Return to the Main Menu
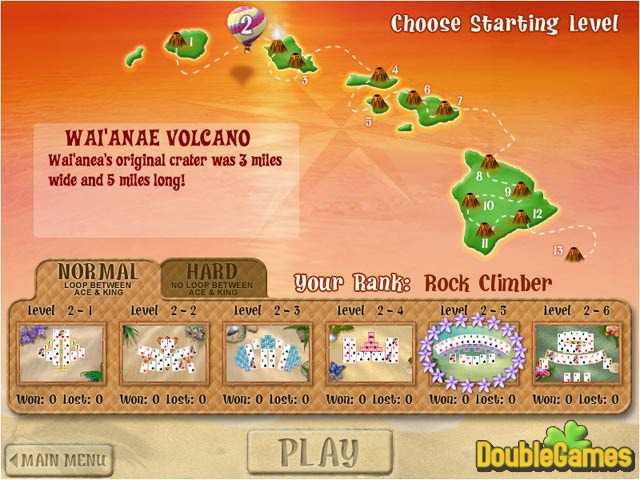Image resolution: width=640 pixels, height=480 pixels. click(x=58, y=460)
